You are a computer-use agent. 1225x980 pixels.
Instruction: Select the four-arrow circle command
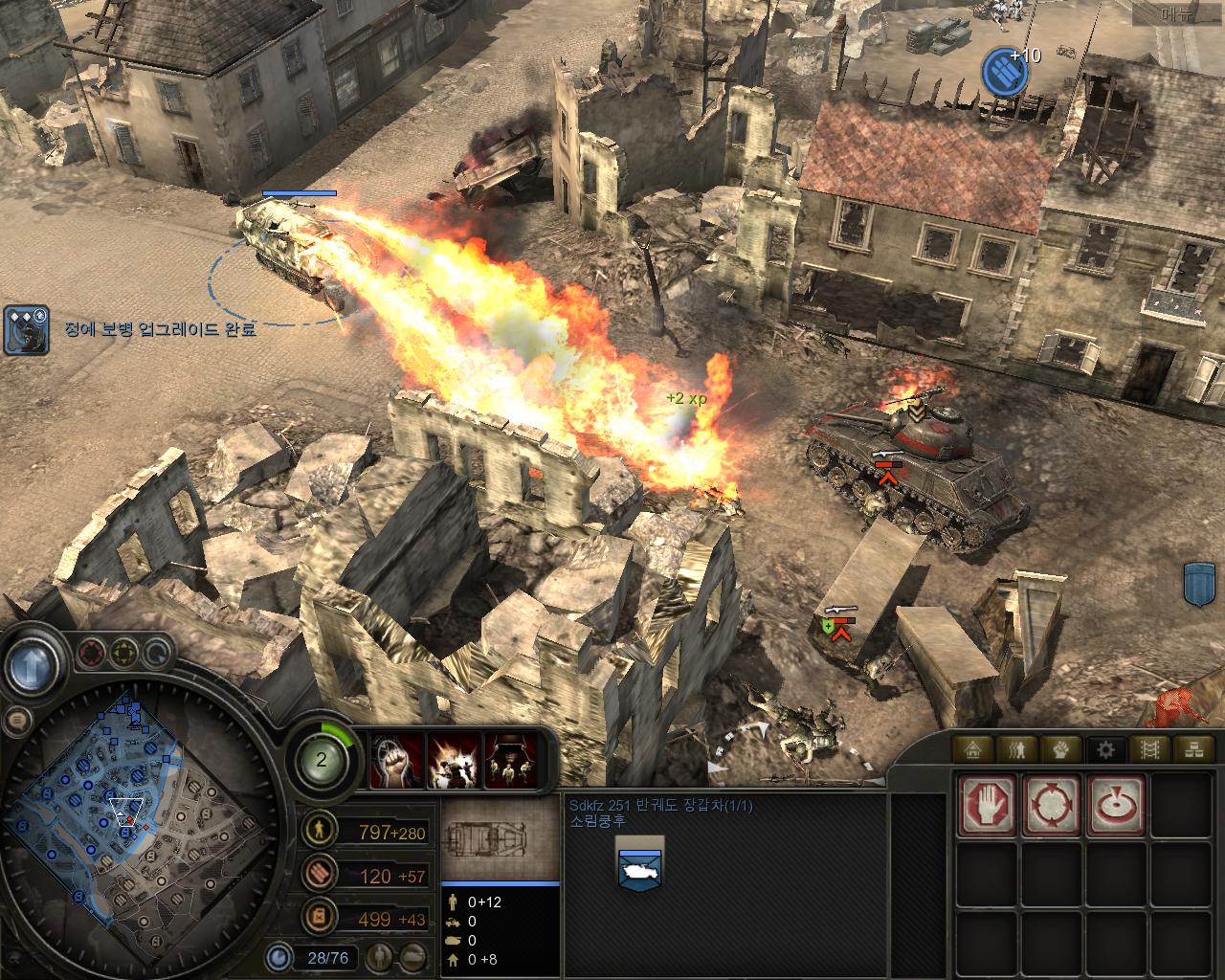pyautogui.click(x=1052, y=806)
